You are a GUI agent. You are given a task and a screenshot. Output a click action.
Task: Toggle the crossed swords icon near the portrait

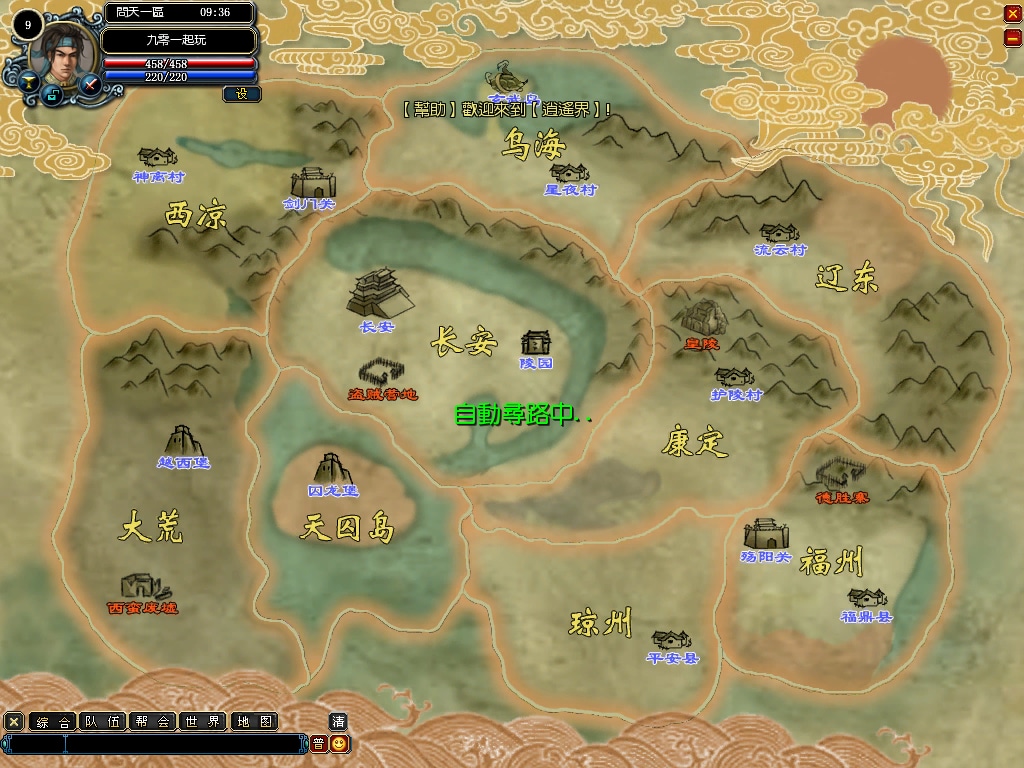(90, 84)
